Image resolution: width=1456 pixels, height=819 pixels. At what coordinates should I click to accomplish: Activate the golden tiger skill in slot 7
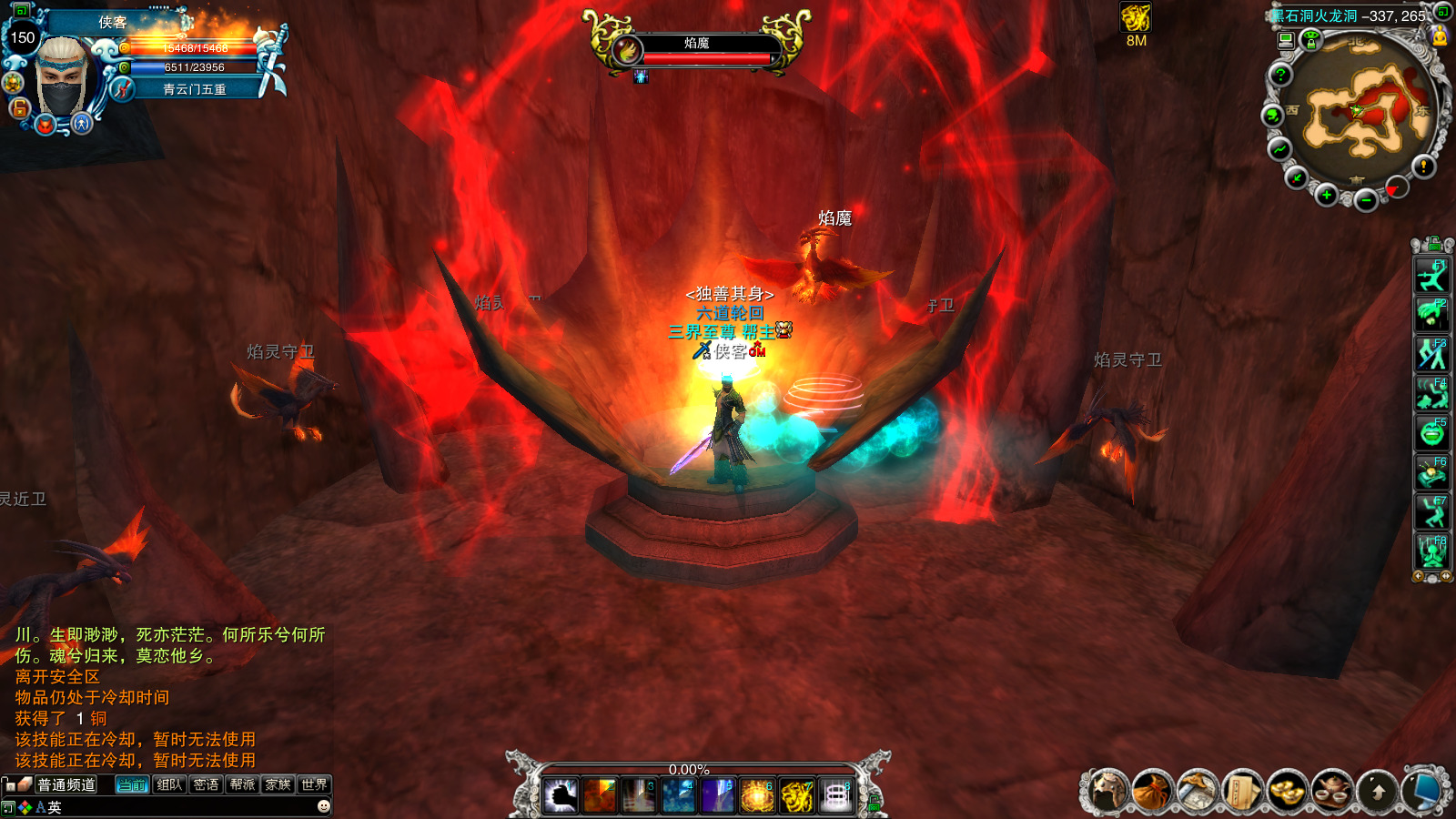[x=796, y=796]
